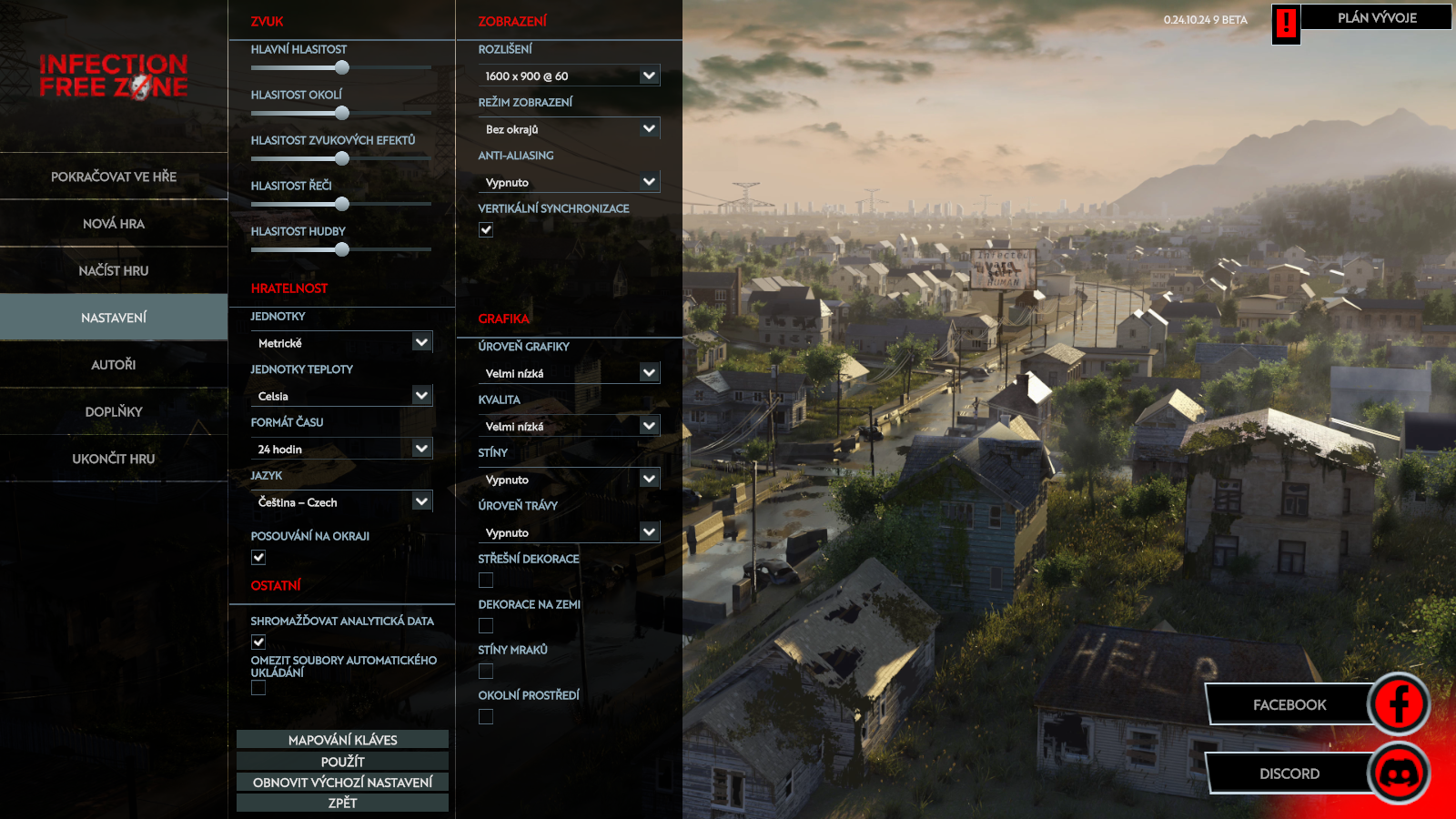
Task: Open the Rozlišení resolution dropdown
Action: 569,76
